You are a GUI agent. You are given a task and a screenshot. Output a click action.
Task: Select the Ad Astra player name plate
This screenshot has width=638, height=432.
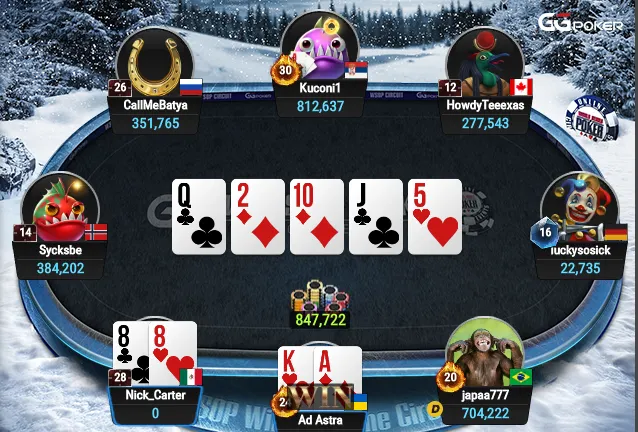pos(319,420)
